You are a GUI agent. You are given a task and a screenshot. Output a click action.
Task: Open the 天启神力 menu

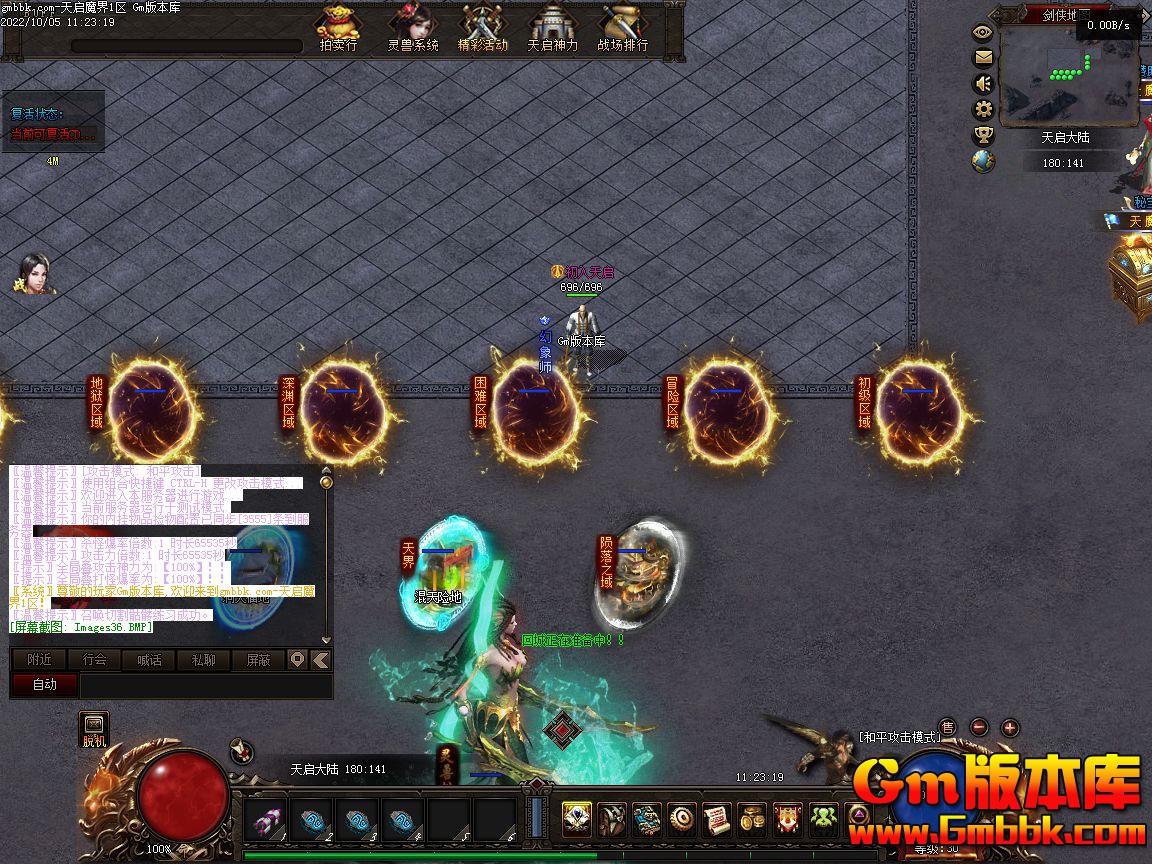[x=552, y=28]
